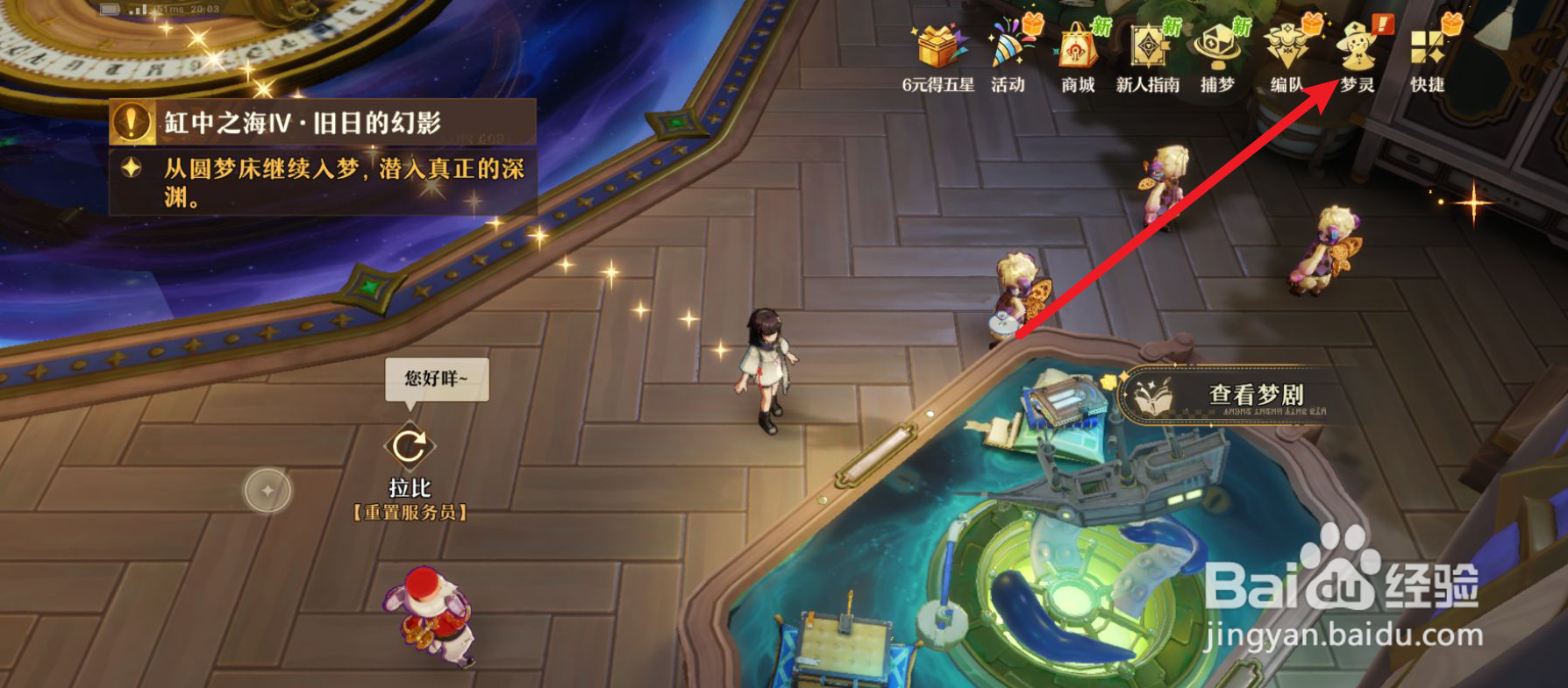The width and height of the screenshot is (1568, 688).
Task: Click the red notification badge on 梦灵
Action: pos(1386,26)
